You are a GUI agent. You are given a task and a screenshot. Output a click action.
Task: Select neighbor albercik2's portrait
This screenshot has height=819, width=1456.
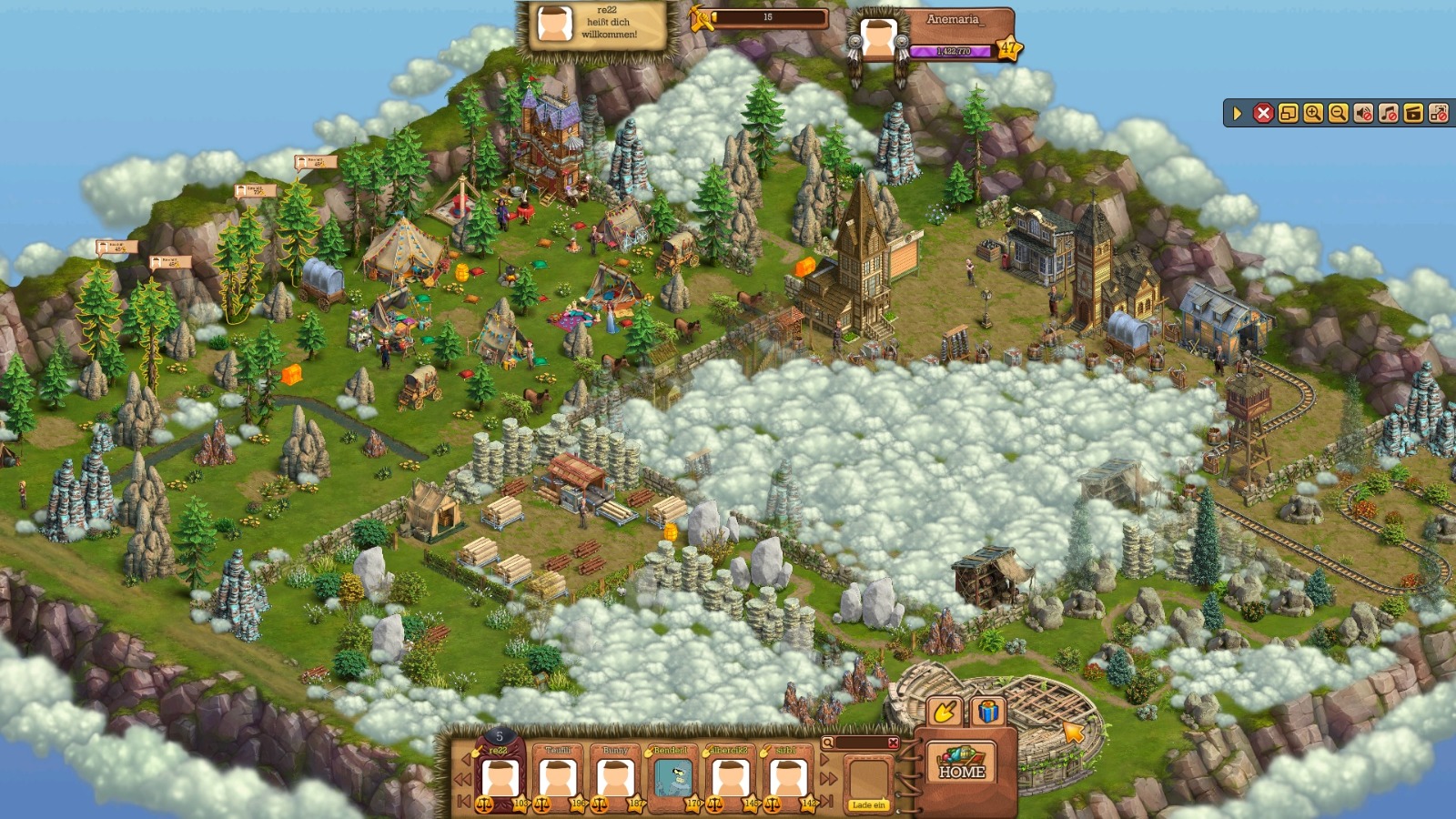coord(730,778)
